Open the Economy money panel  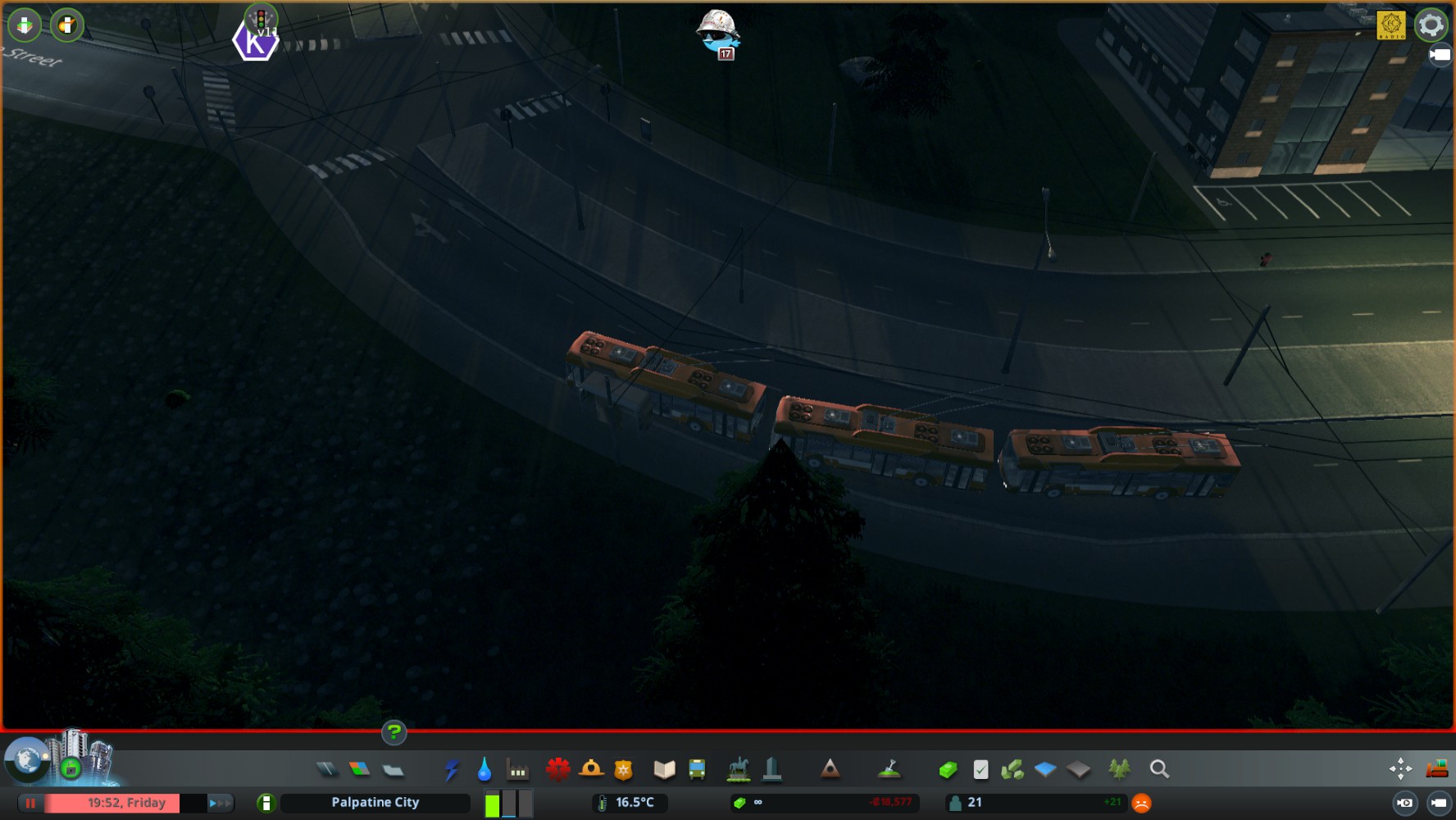[948, 769]
